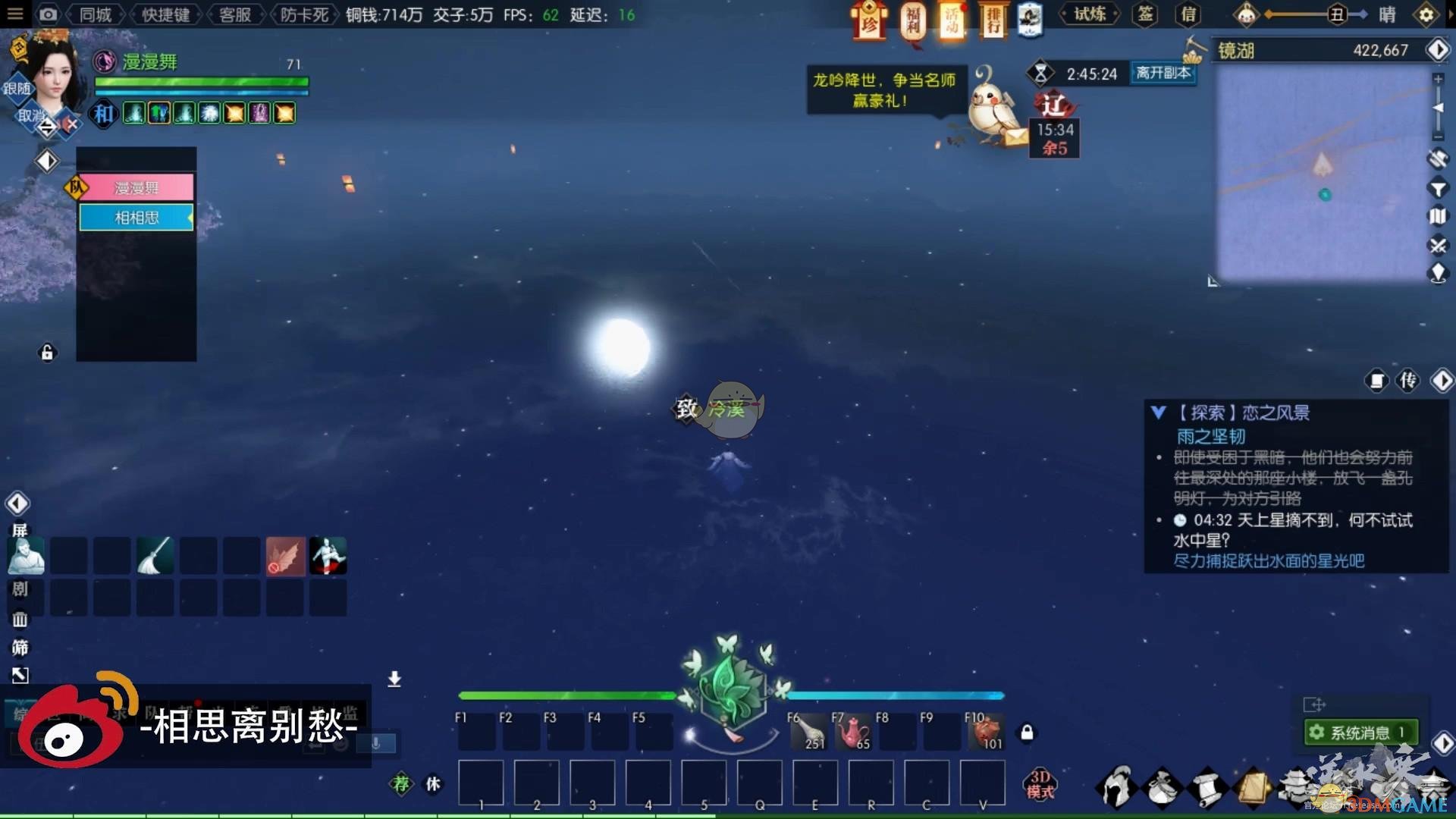1456x819 pixels.
Task: Use the F6 item with 251 count
Action: tap(808, 732)
